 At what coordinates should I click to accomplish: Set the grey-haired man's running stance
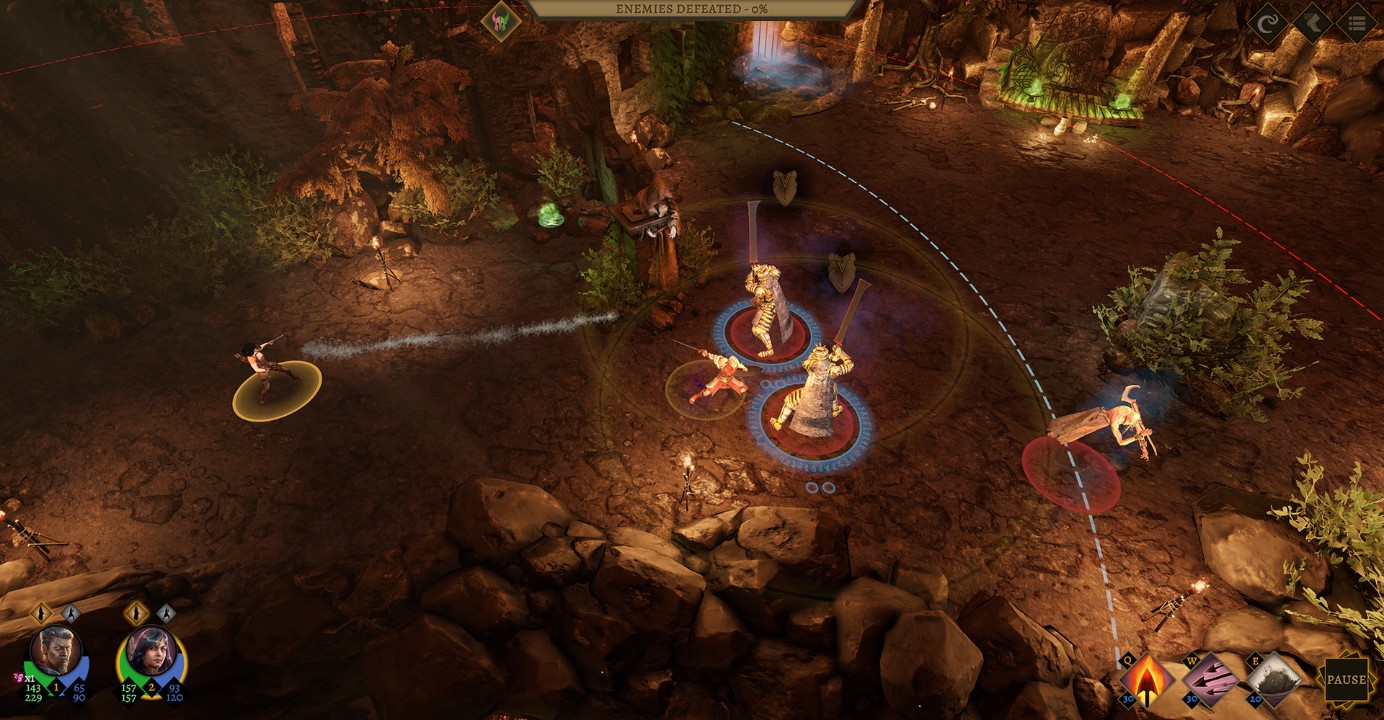tap(71, 613)
